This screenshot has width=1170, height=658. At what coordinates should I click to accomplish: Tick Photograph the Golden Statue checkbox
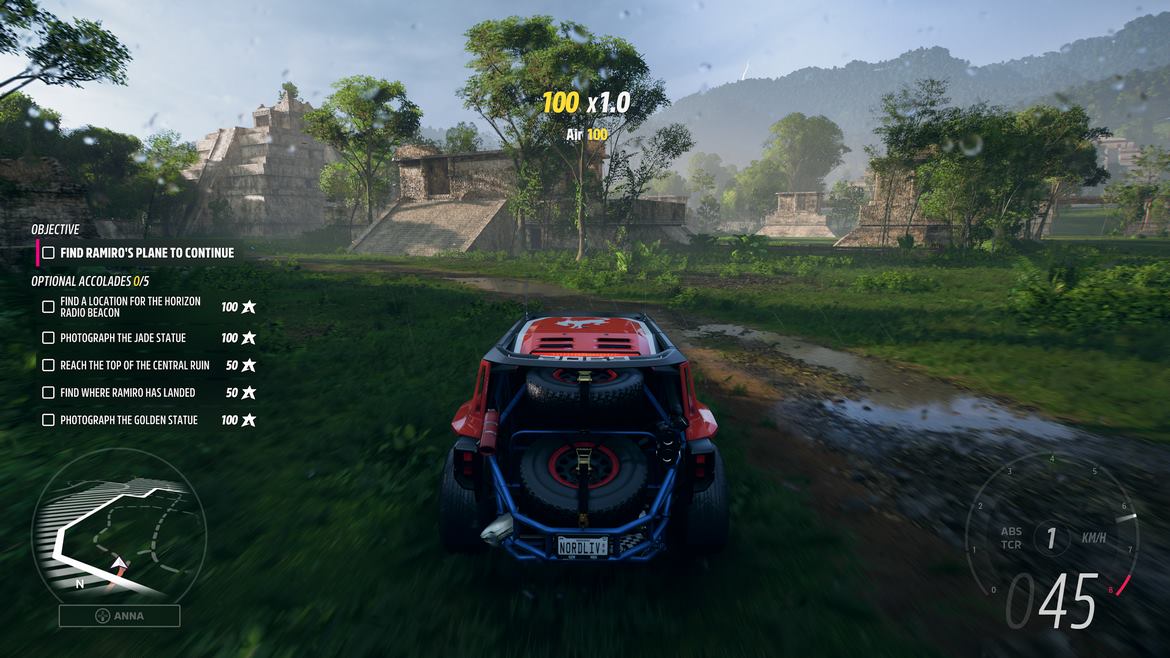coord(48,420)
